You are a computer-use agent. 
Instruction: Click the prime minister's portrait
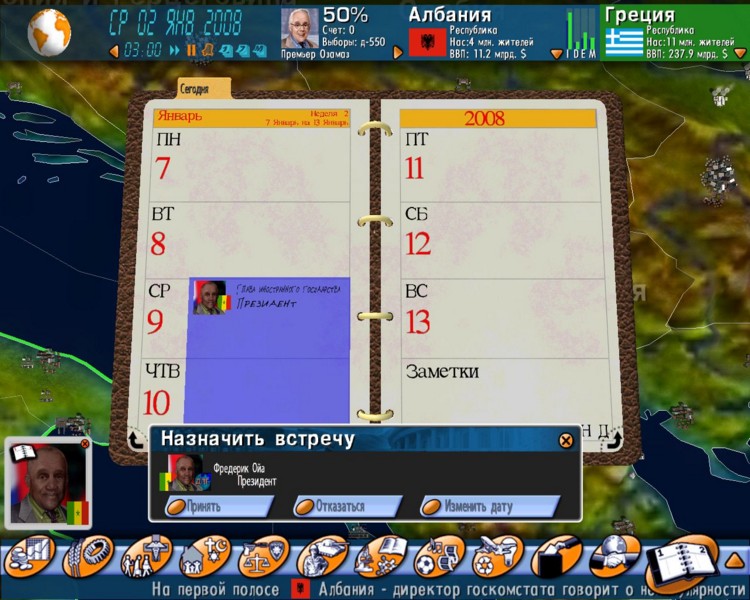299,29
